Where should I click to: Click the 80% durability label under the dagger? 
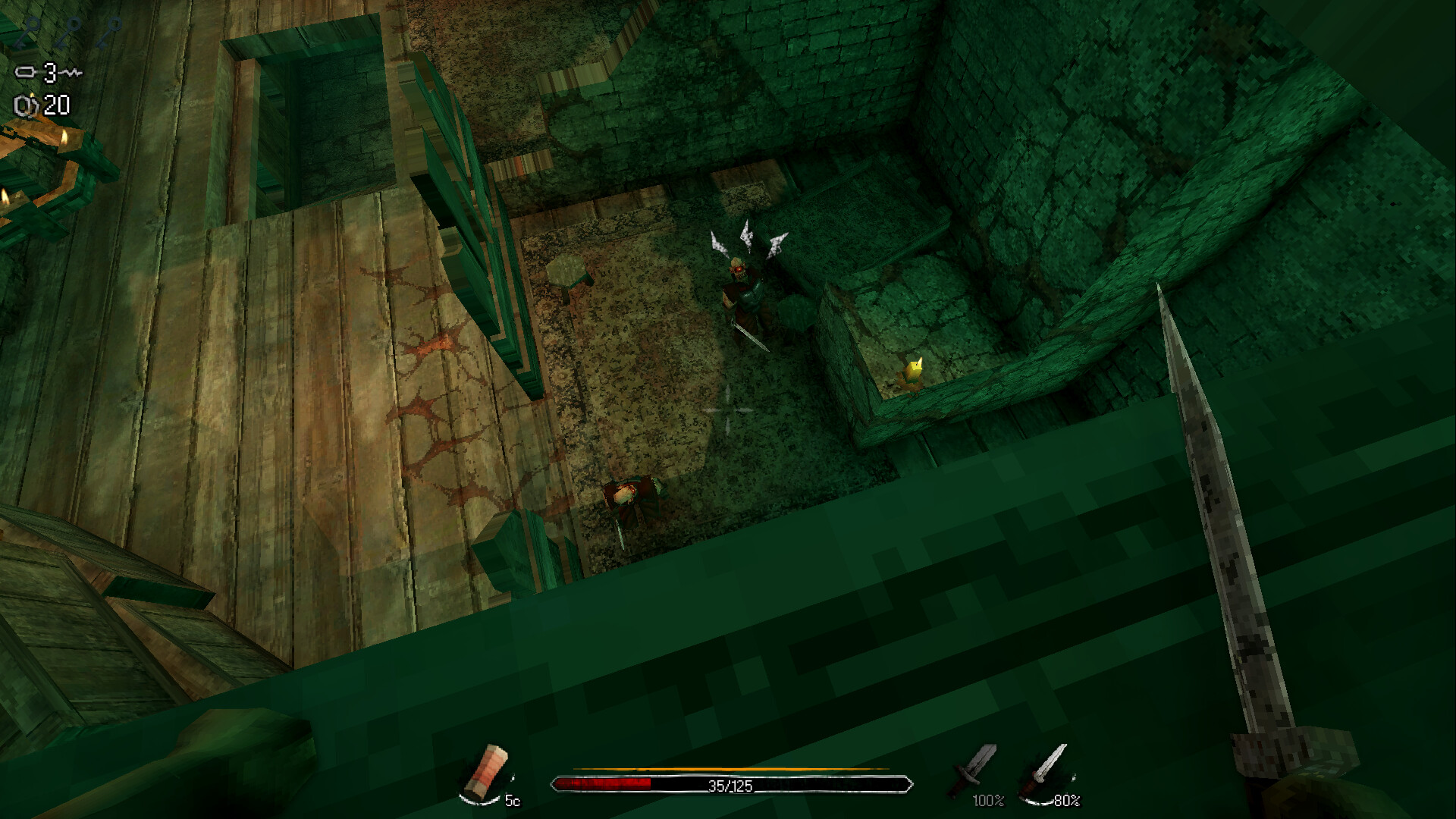[1065, 802]
